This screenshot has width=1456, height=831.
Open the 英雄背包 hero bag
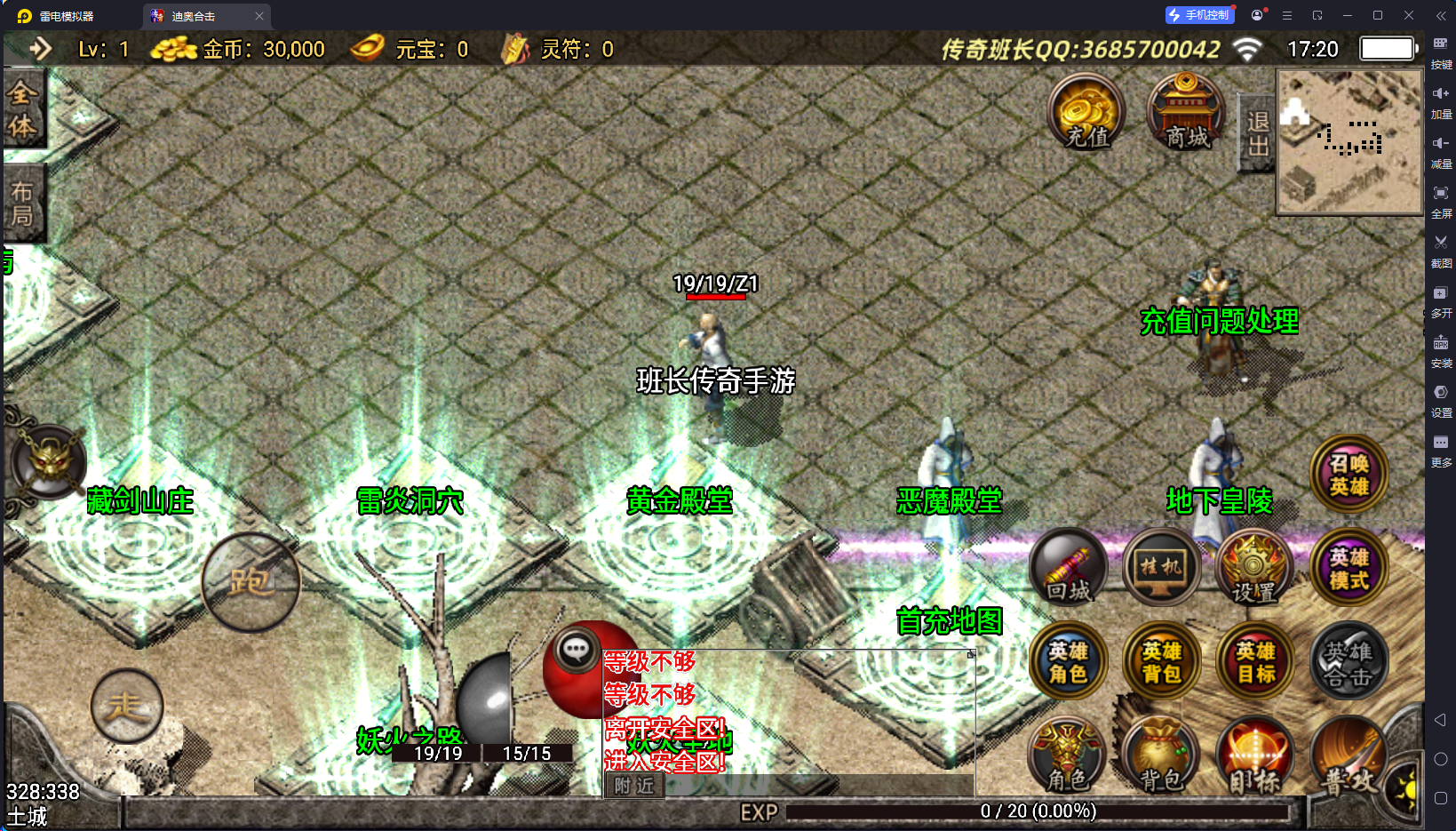click(1161, 662)
